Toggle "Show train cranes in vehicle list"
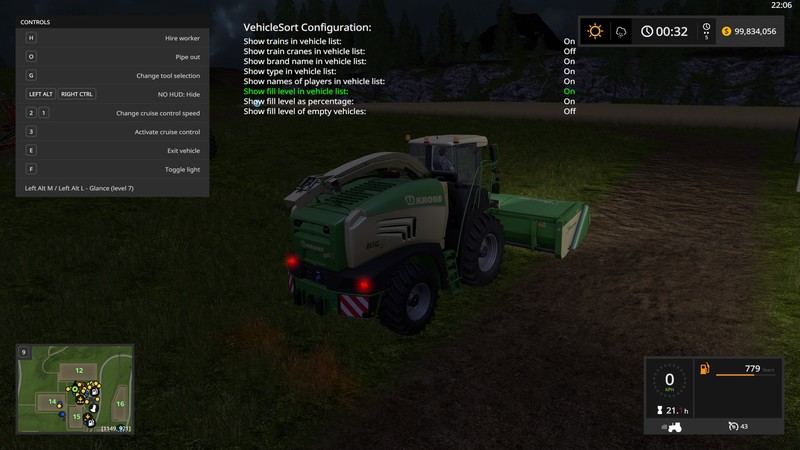Image resolution: width=800 pixels, height=450 pixels. pyautogui.click(x=304, y=51)
